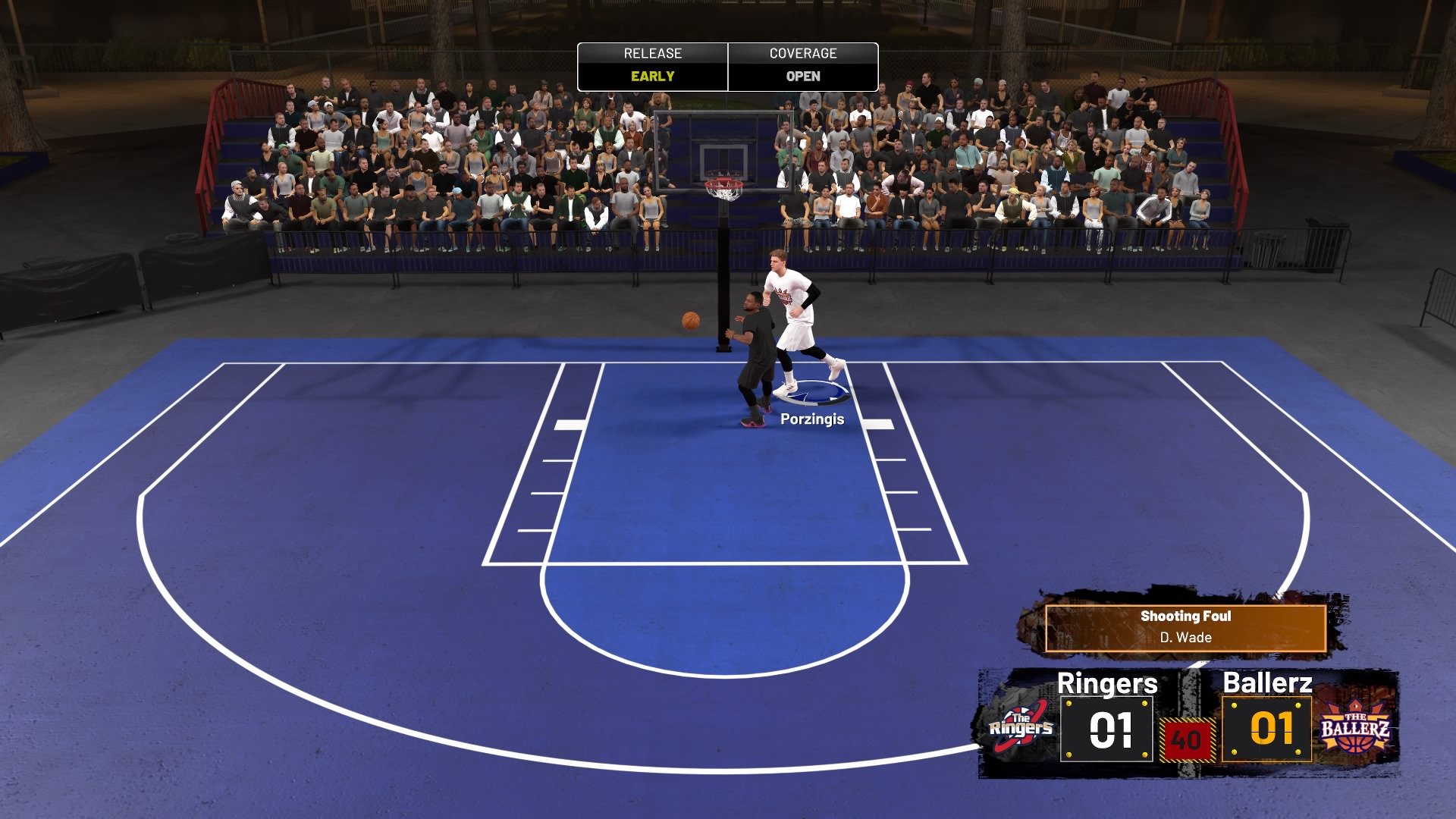Screen dimensions: 1456x819
Task: Select the COVERAGE tab
Action: pos(804,54)
